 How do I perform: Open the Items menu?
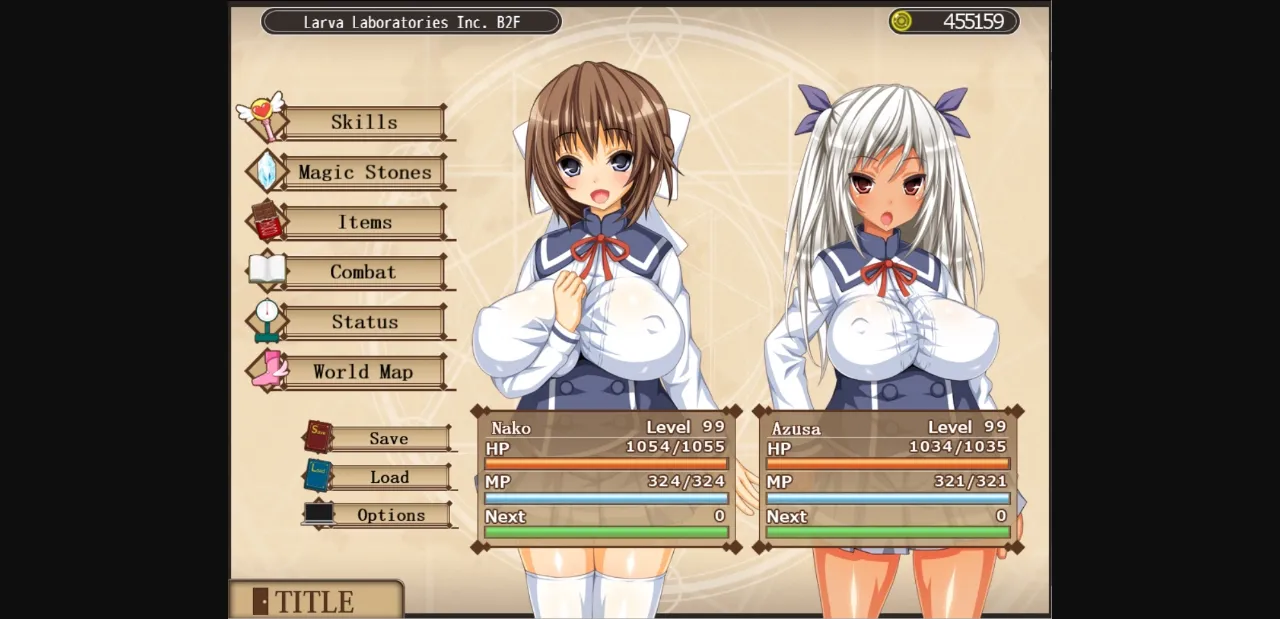(364, 222)
